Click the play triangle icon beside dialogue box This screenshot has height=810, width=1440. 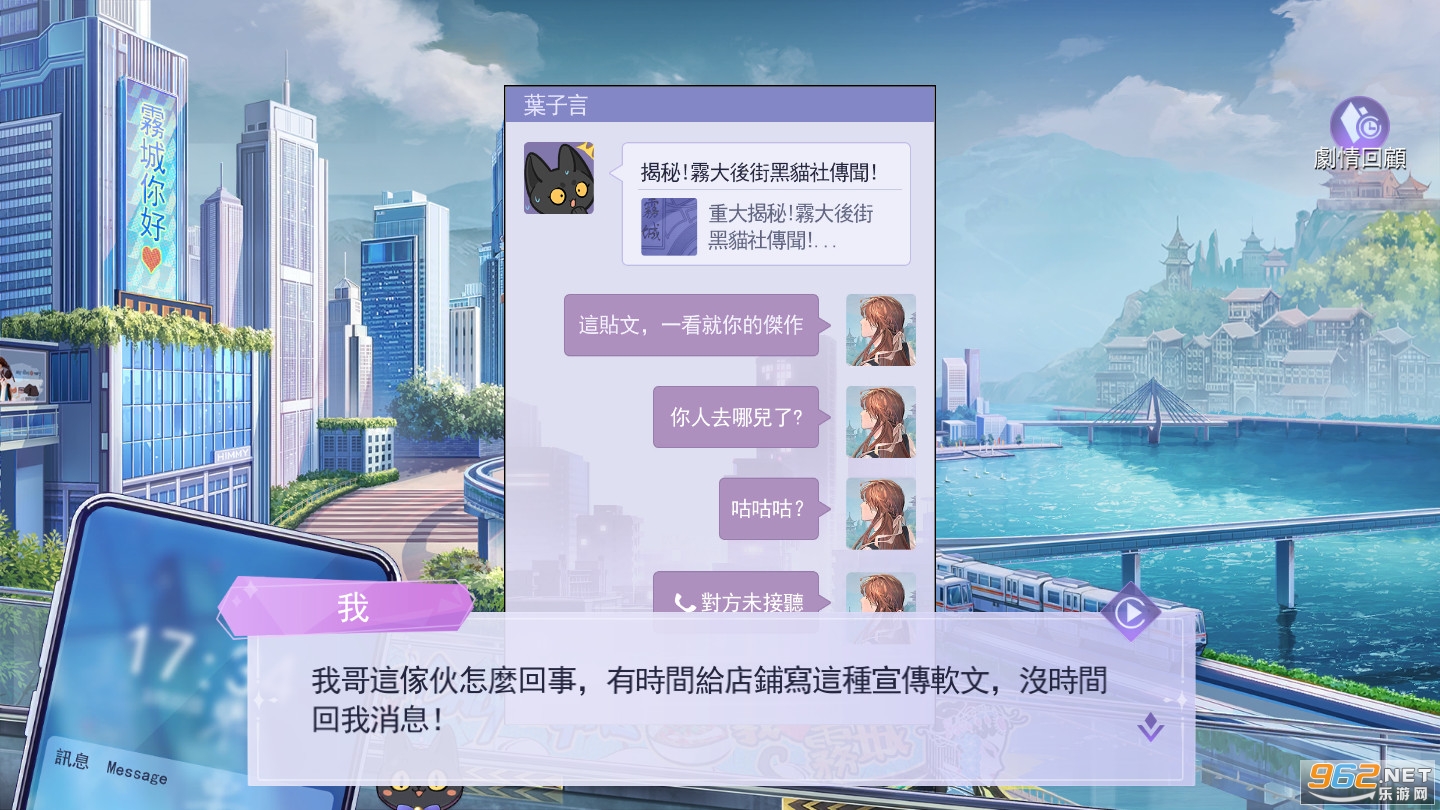1131,612
